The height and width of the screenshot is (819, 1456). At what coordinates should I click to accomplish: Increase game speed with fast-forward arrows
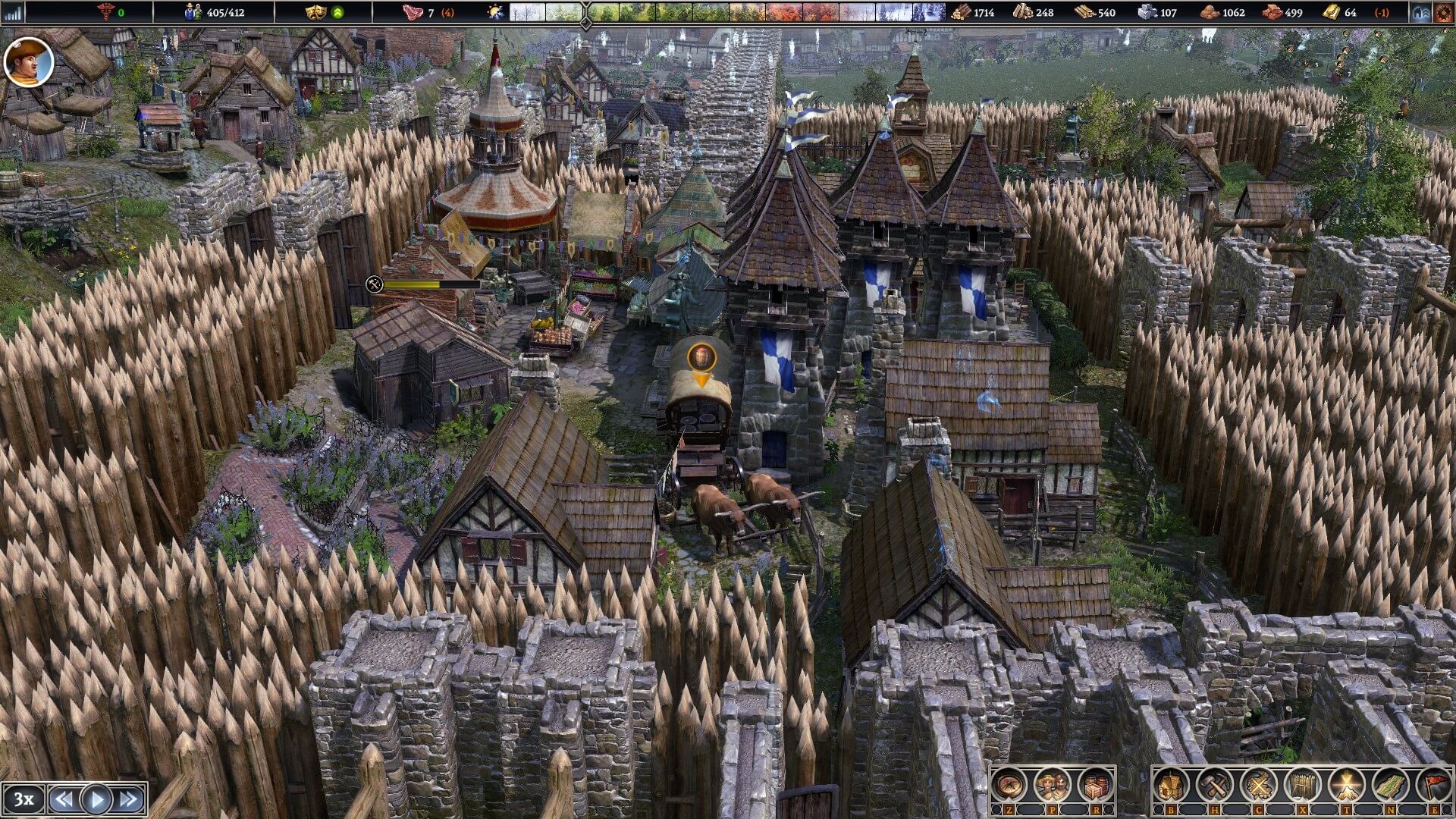click(x=129, y=799)
